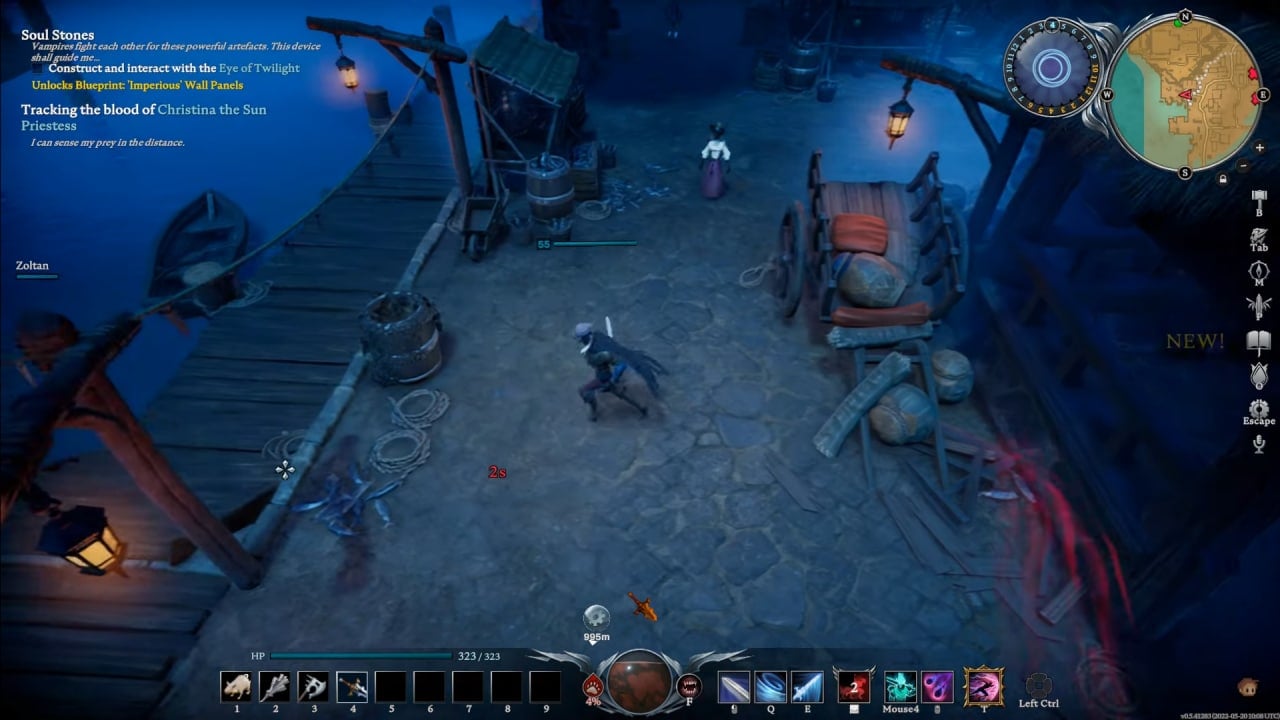Activate the red dash travel ability

tap(854, 687)
